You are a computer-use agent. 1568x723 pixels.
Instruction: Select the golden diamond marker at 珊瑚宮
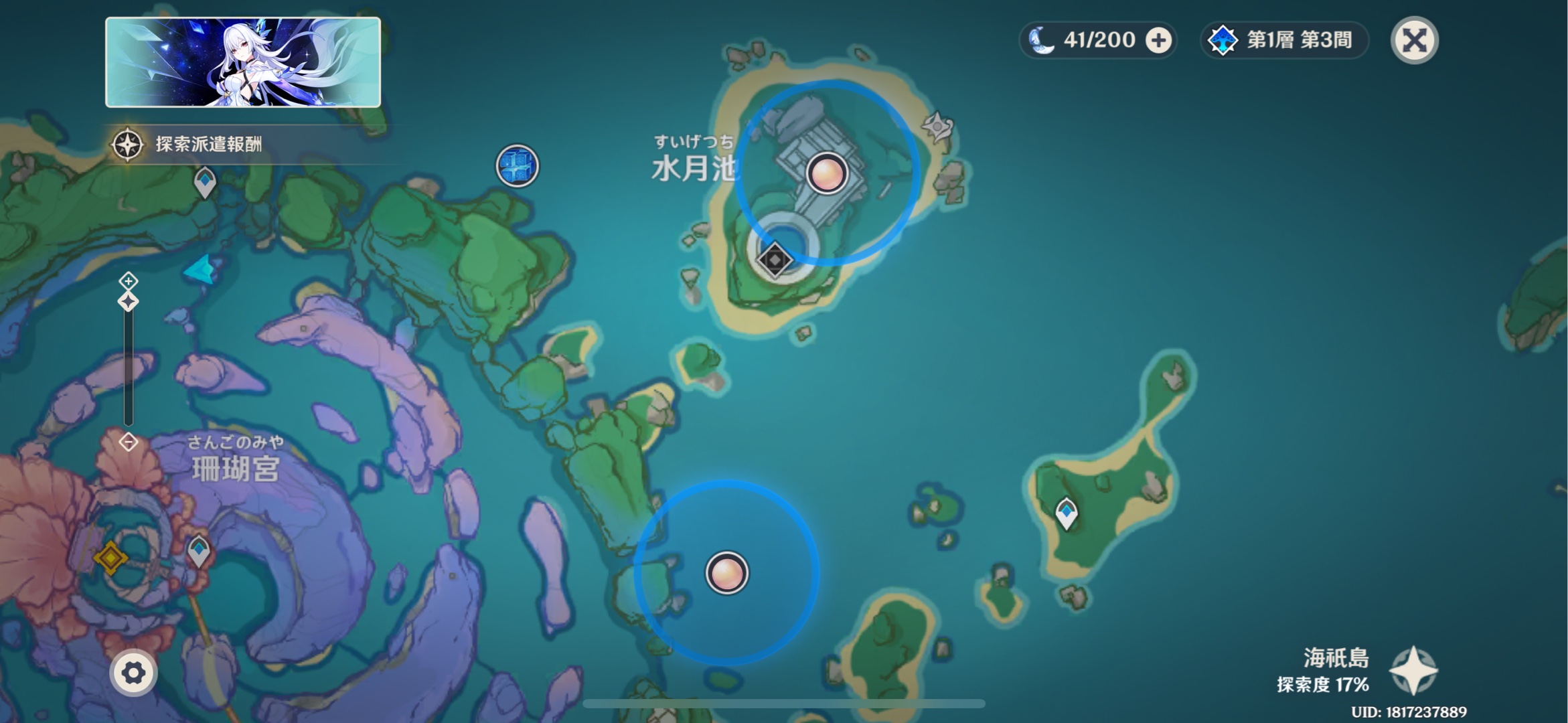click(110, 557)
